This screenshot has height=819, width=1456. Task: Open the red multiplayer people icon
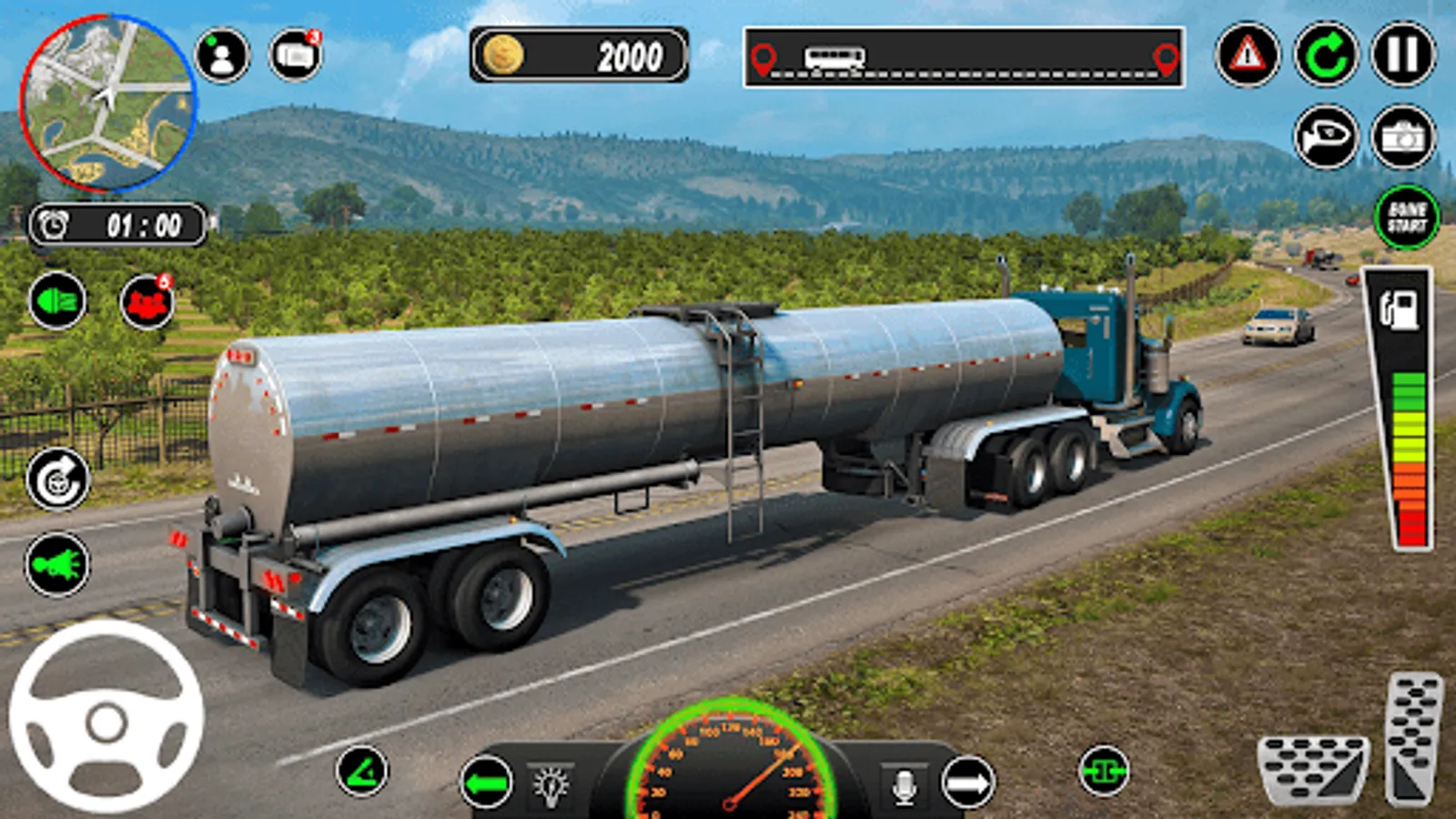tap(147, 301)
